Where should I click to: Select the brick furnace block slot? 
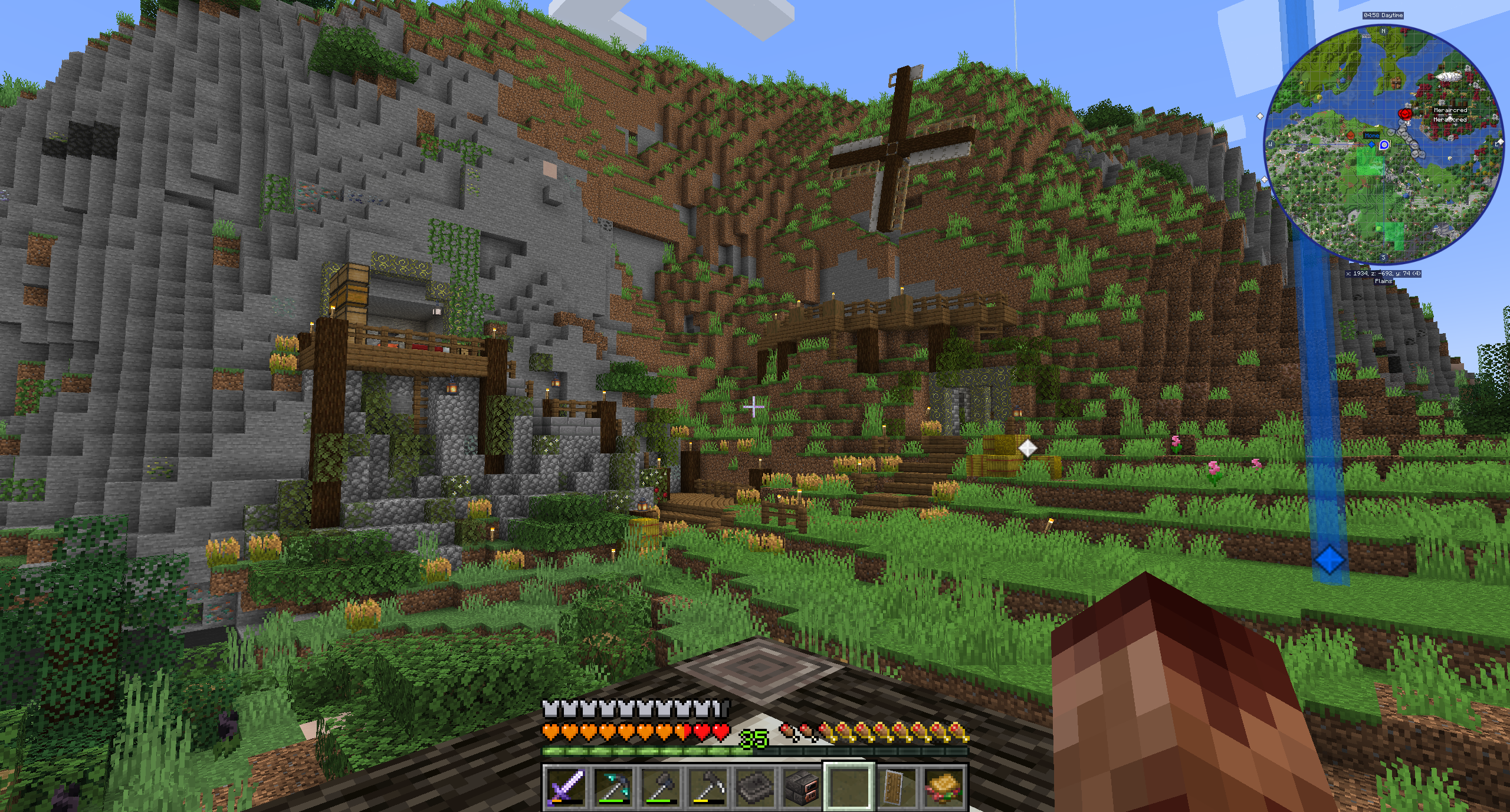pyautogui.click(x=801, y=787)
